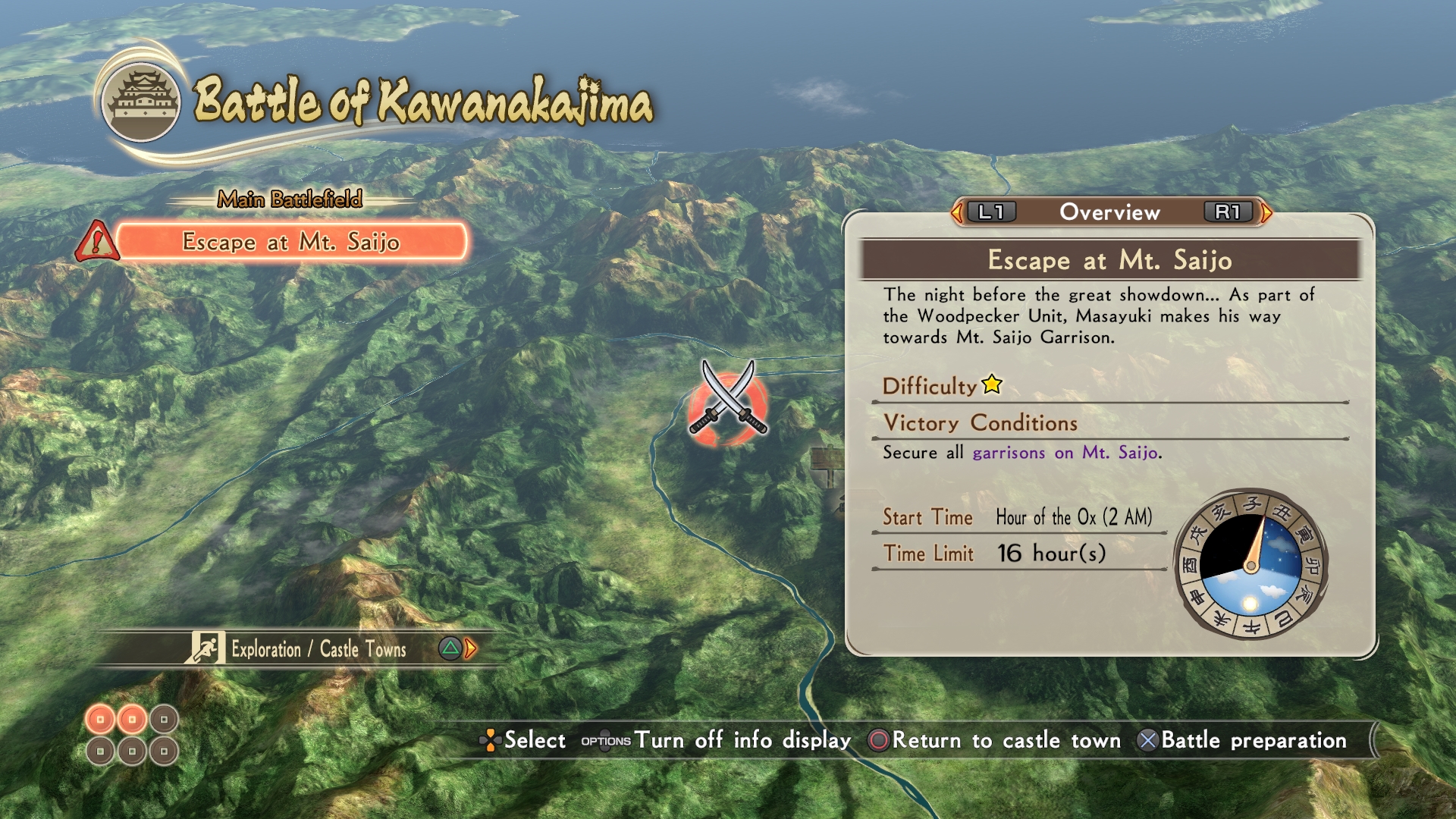
Task: Click the Difficulty star icon
Action: [x=991, y=384]
